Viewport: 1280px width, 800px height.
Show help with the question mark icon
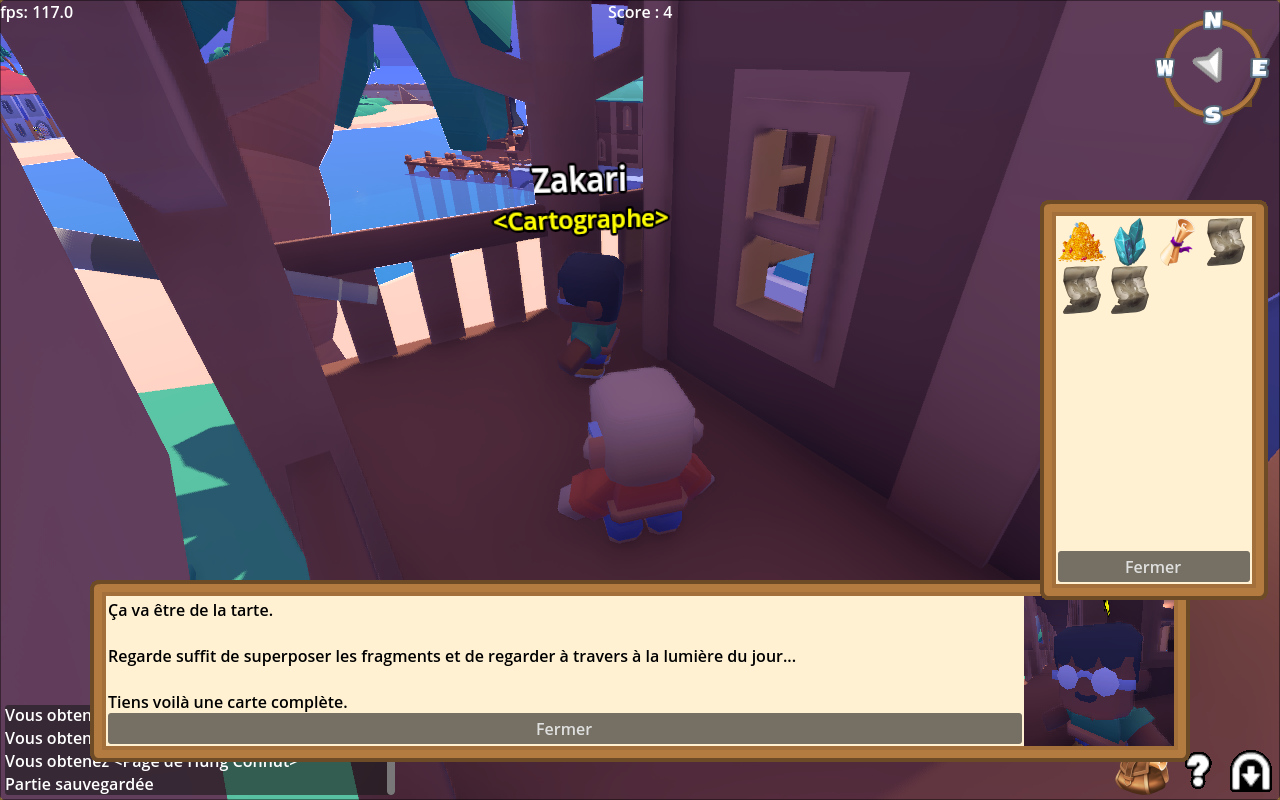pos(1197,771)
